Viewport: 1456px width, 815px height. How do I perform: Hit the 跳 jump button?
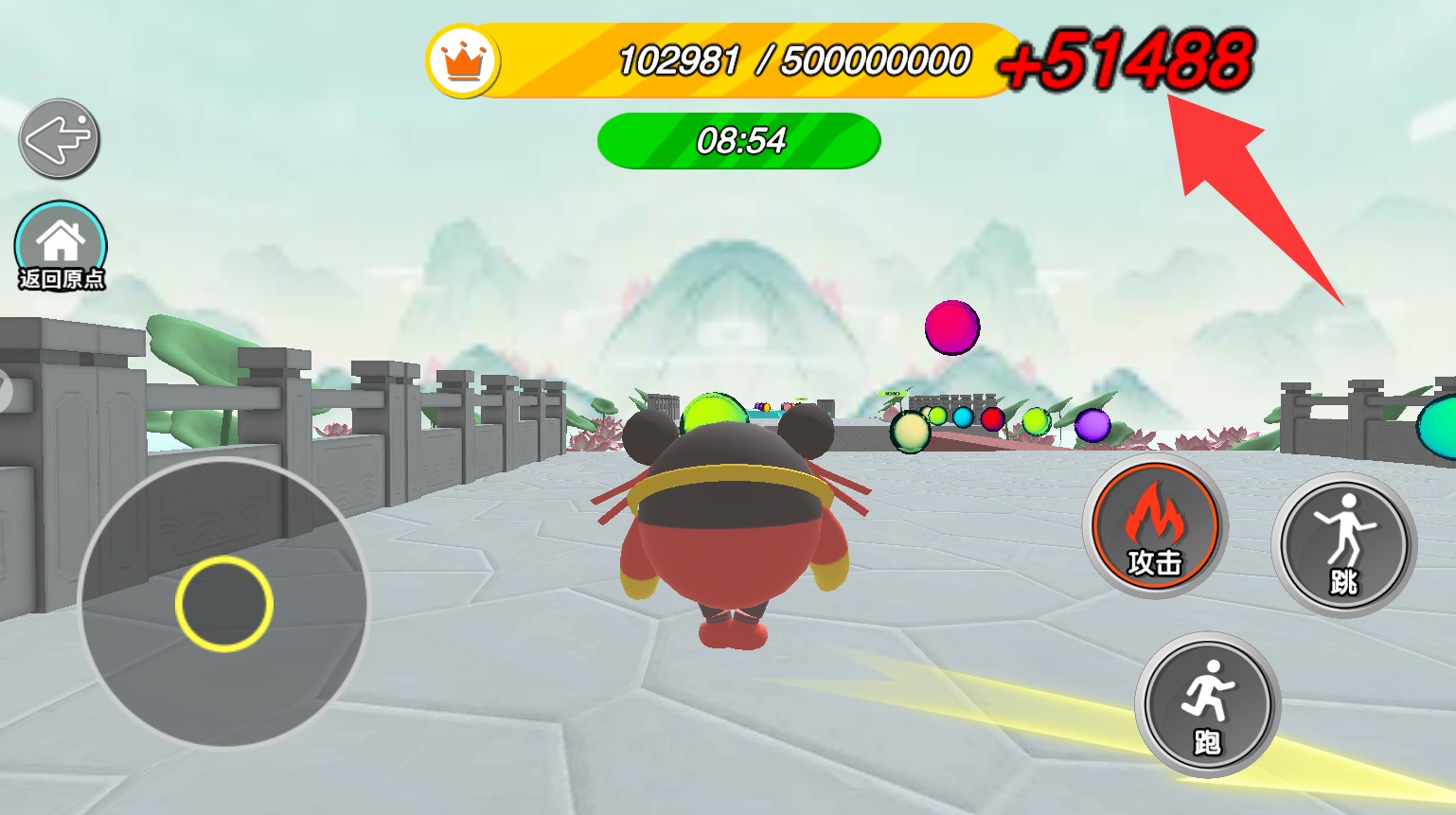[x=1343, y=544]
